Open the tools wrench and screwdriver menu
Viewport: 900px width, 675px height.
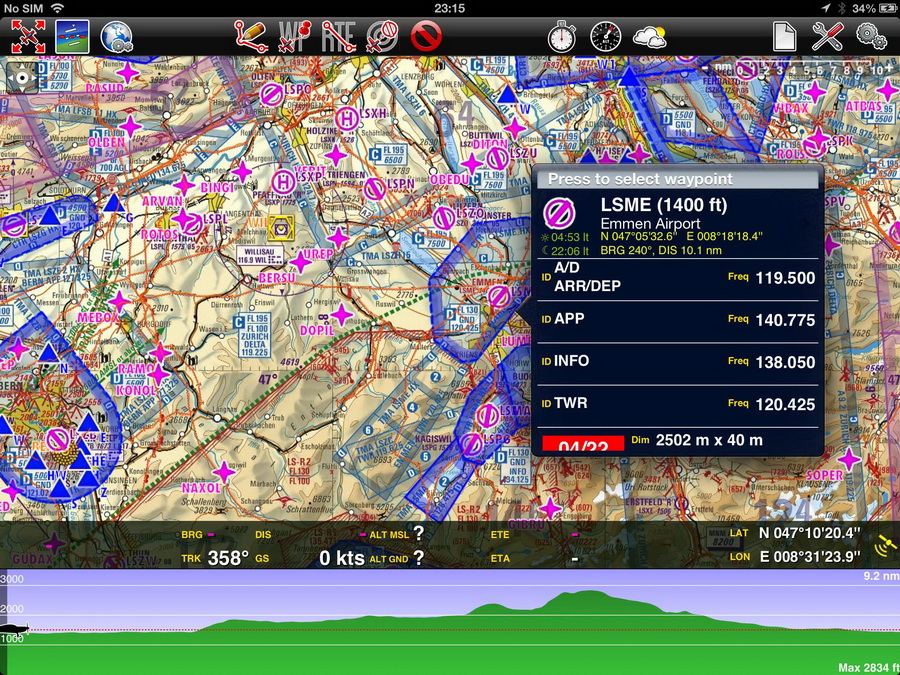(828, 37)
